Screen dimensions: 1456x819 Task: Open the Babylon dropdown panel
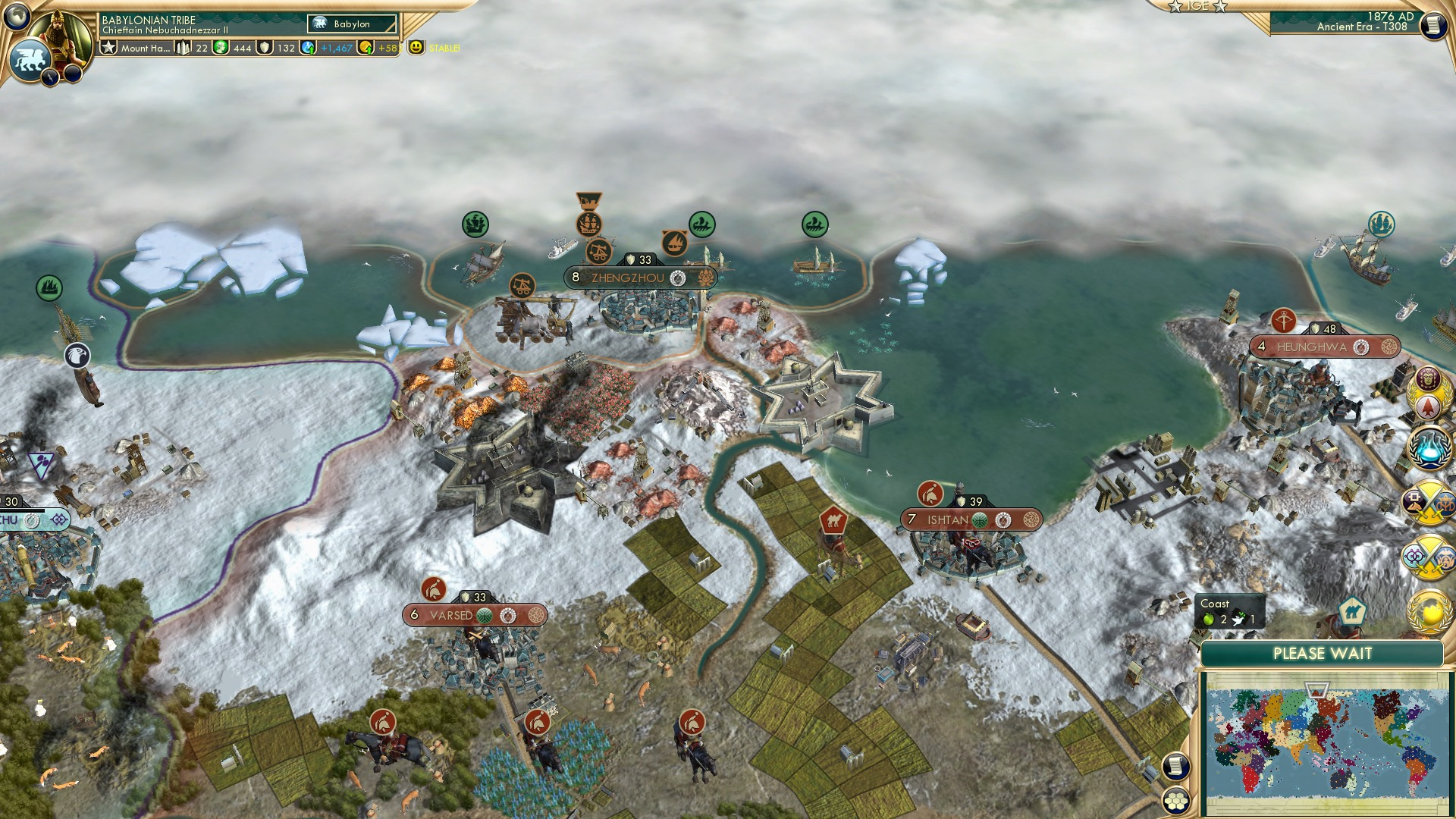click(351, 24)
